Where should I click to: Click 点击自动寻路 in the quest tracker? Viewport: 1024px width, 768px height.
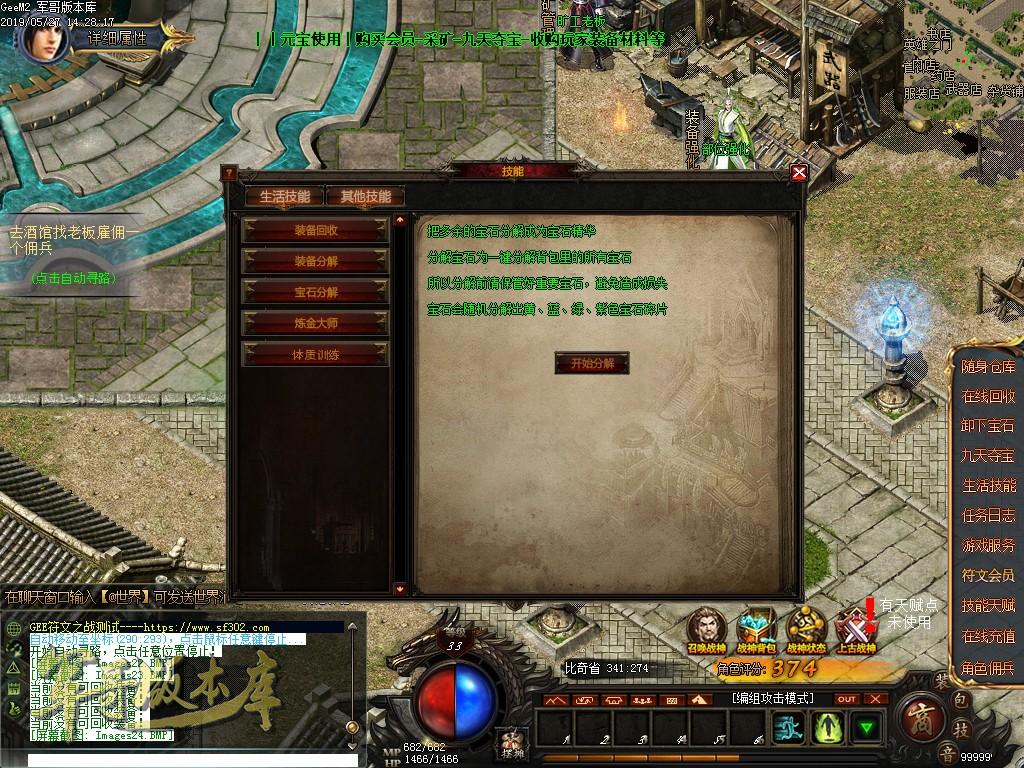[x=72, y=278]
